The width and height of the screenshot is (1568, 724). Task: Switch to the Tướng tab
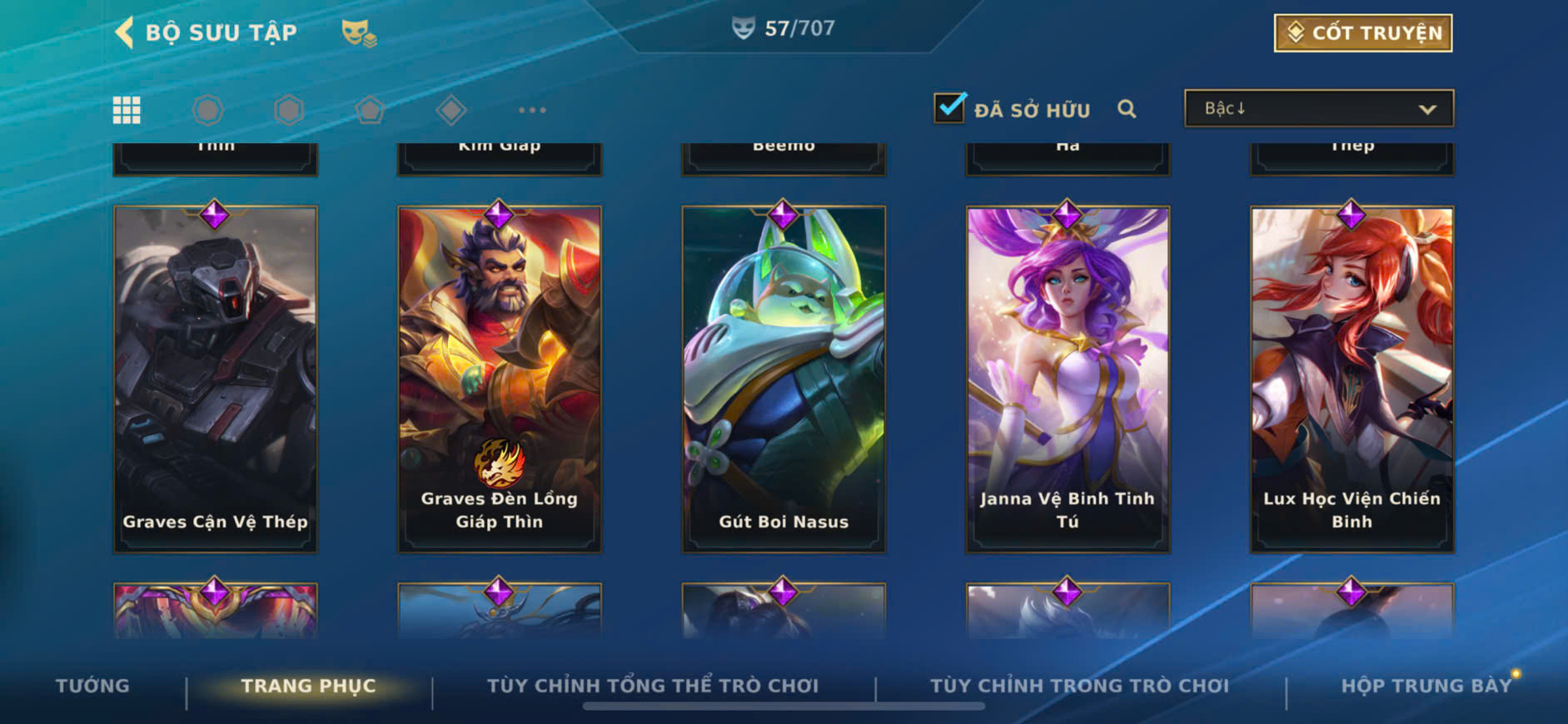(x=92, y=686)
